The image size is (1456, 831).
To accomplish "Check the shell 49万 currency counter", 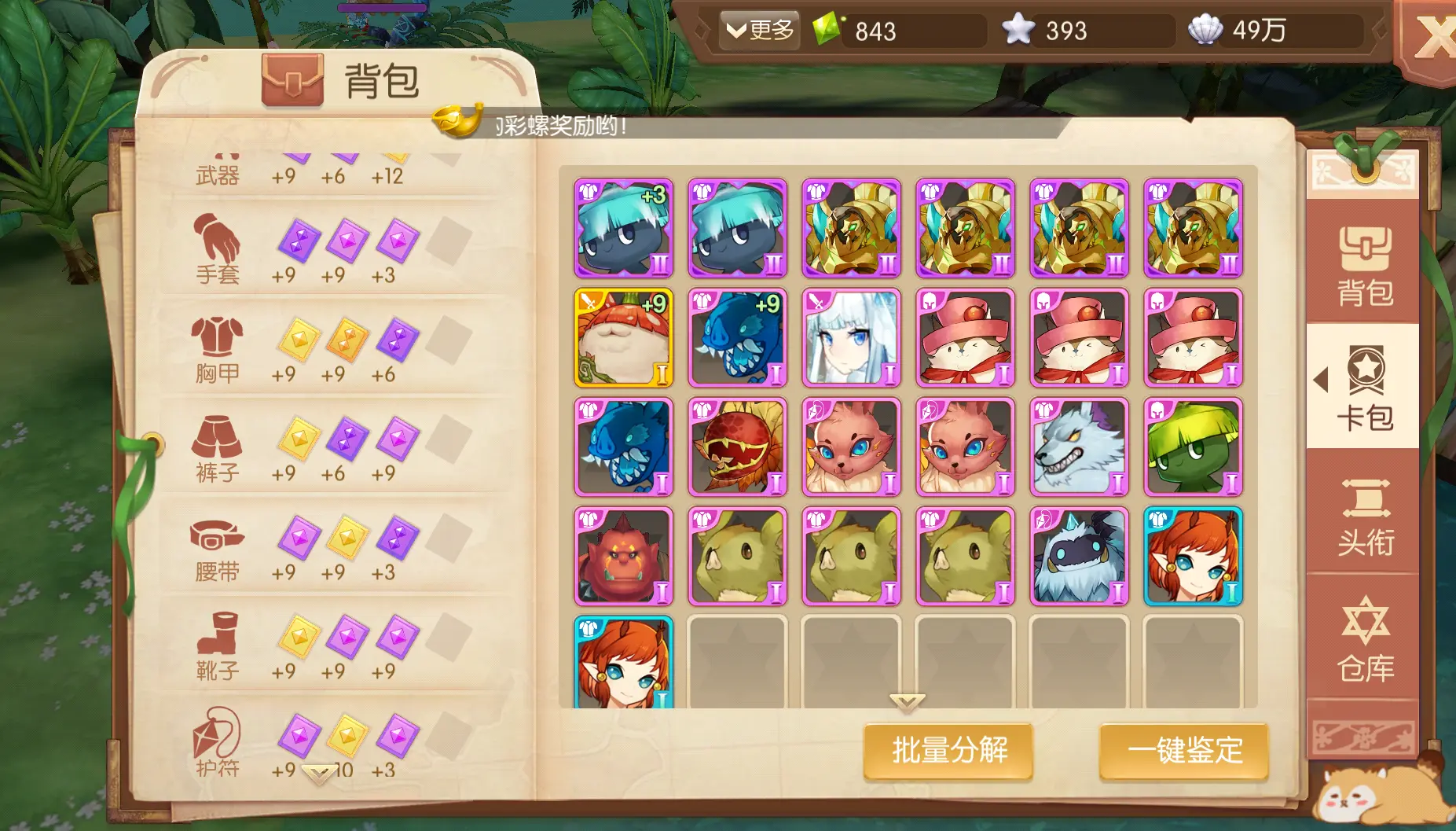I will 1273,31.
